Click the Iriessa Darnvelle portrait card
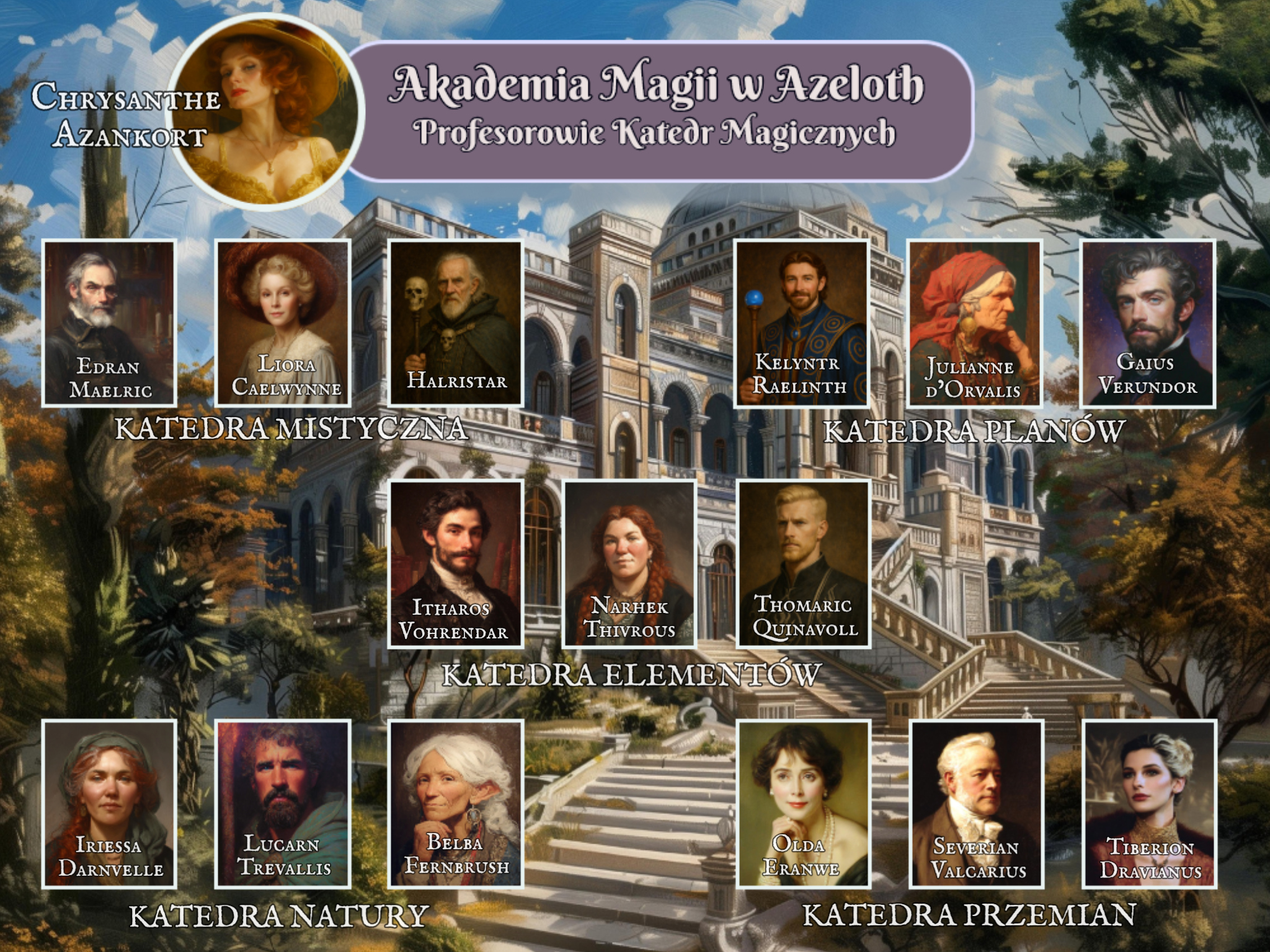The height and width of the screenshot is (952, 1270). [109, 803]
